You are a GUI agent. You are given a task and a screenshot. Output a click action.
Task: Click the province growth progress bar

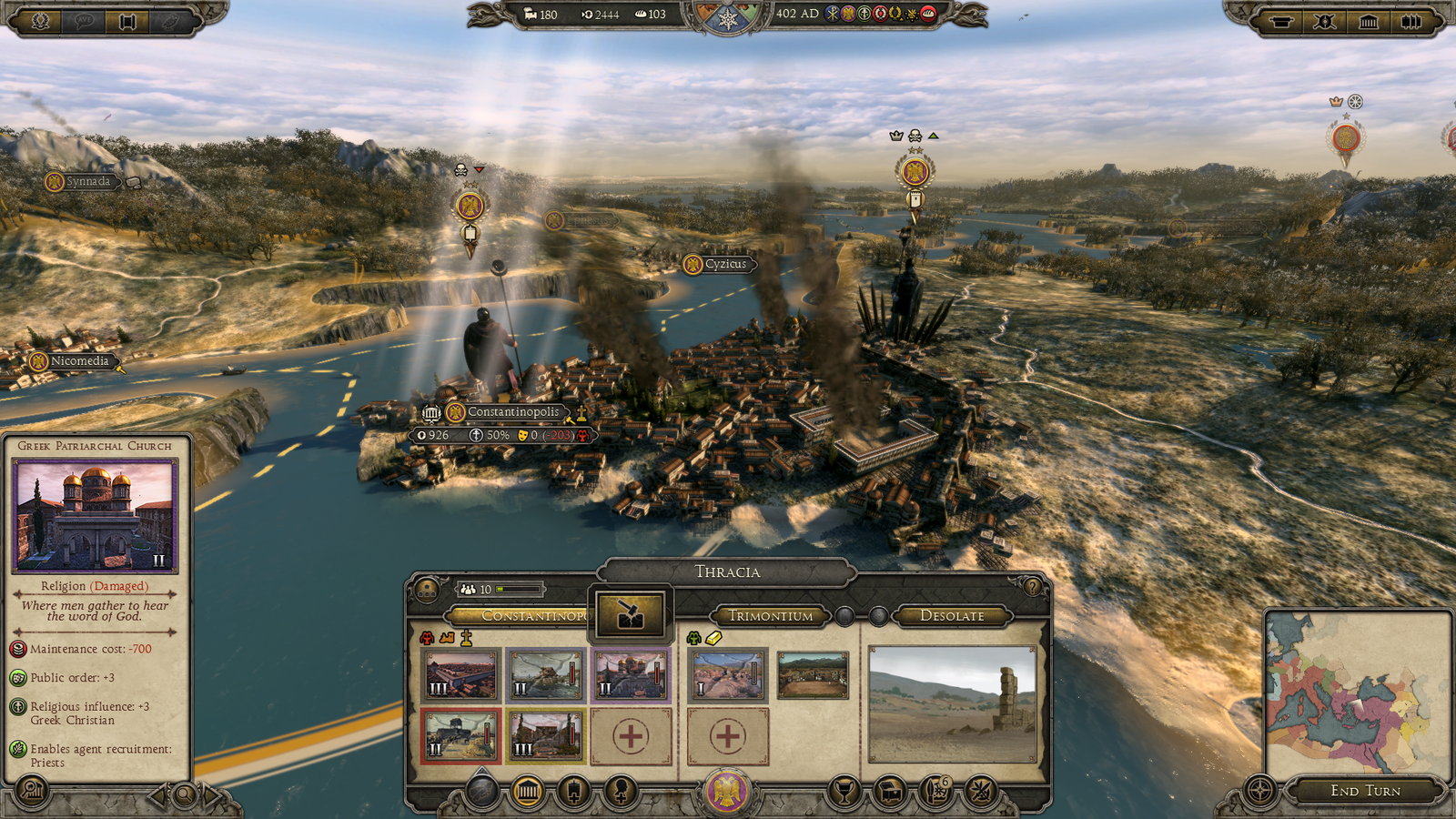point(519,591)
